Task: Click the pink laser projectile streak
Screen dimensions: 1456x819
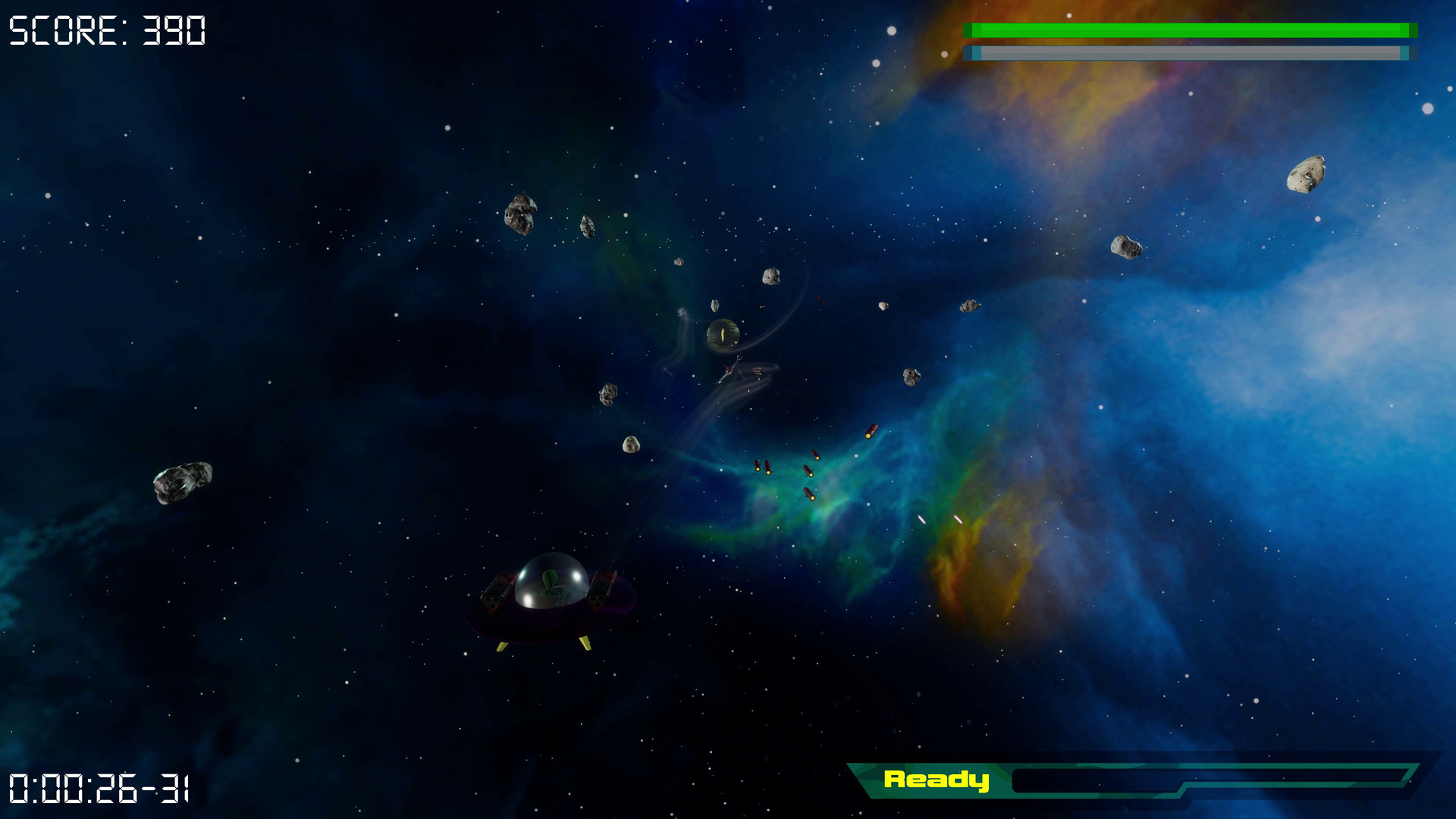Action: [920, 519]
